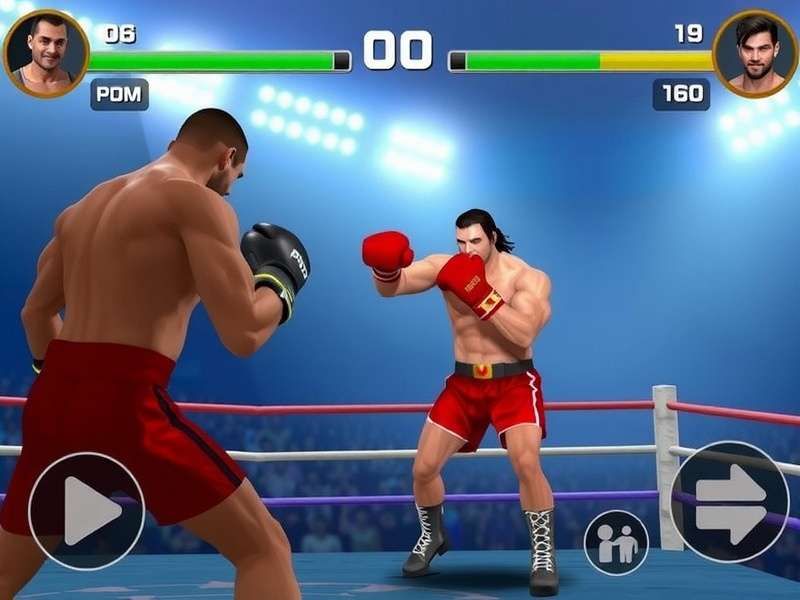Tap the play arrow button

87,511
